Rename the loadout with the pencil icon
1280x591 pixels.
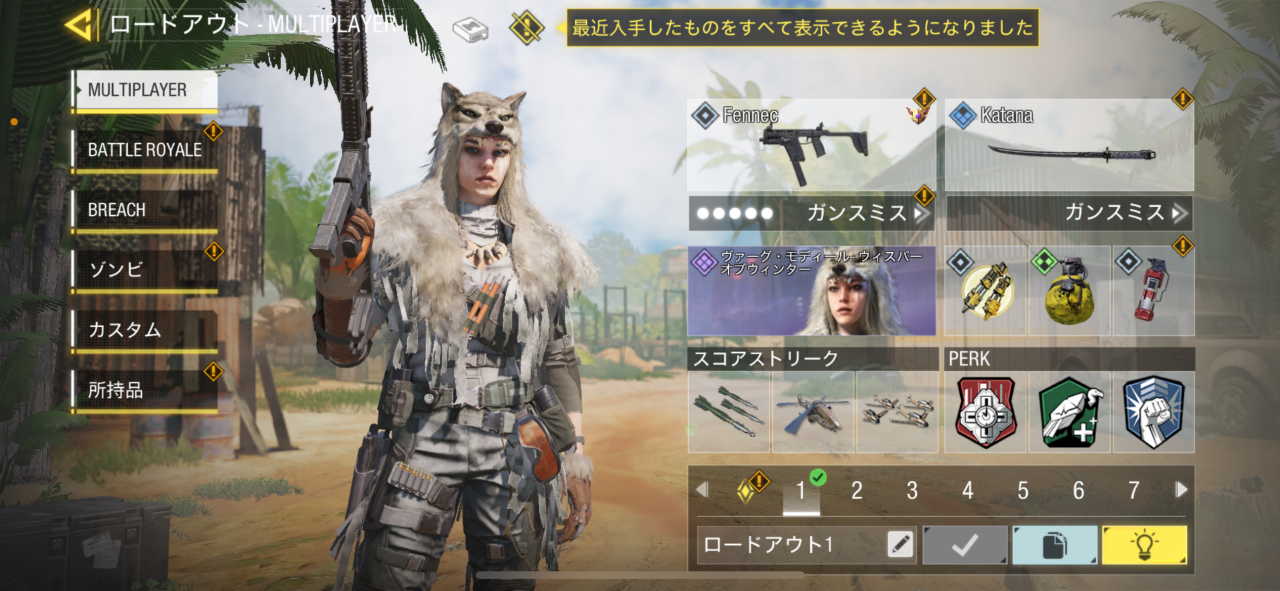tap(900, 545)
